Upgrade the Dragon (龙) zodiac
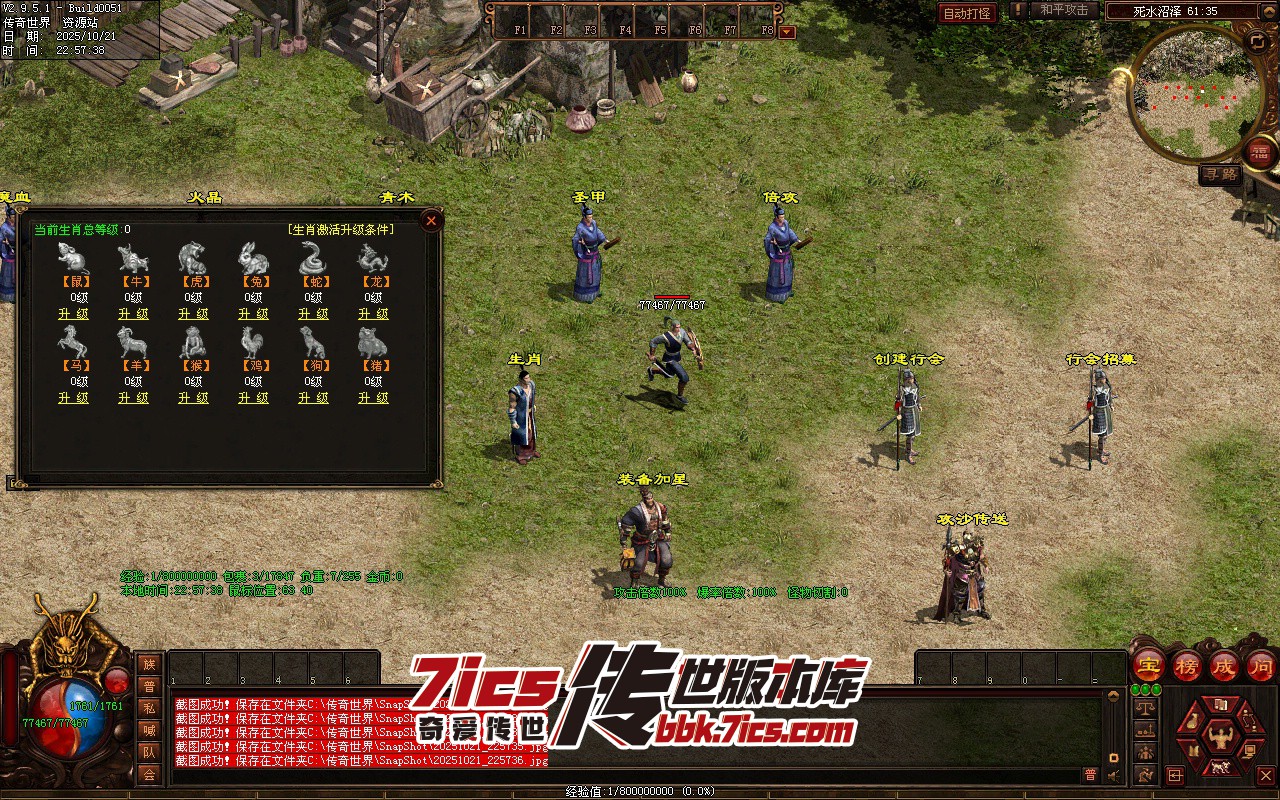Viewport: 1280px width, 800px height. tap(373, 314)
